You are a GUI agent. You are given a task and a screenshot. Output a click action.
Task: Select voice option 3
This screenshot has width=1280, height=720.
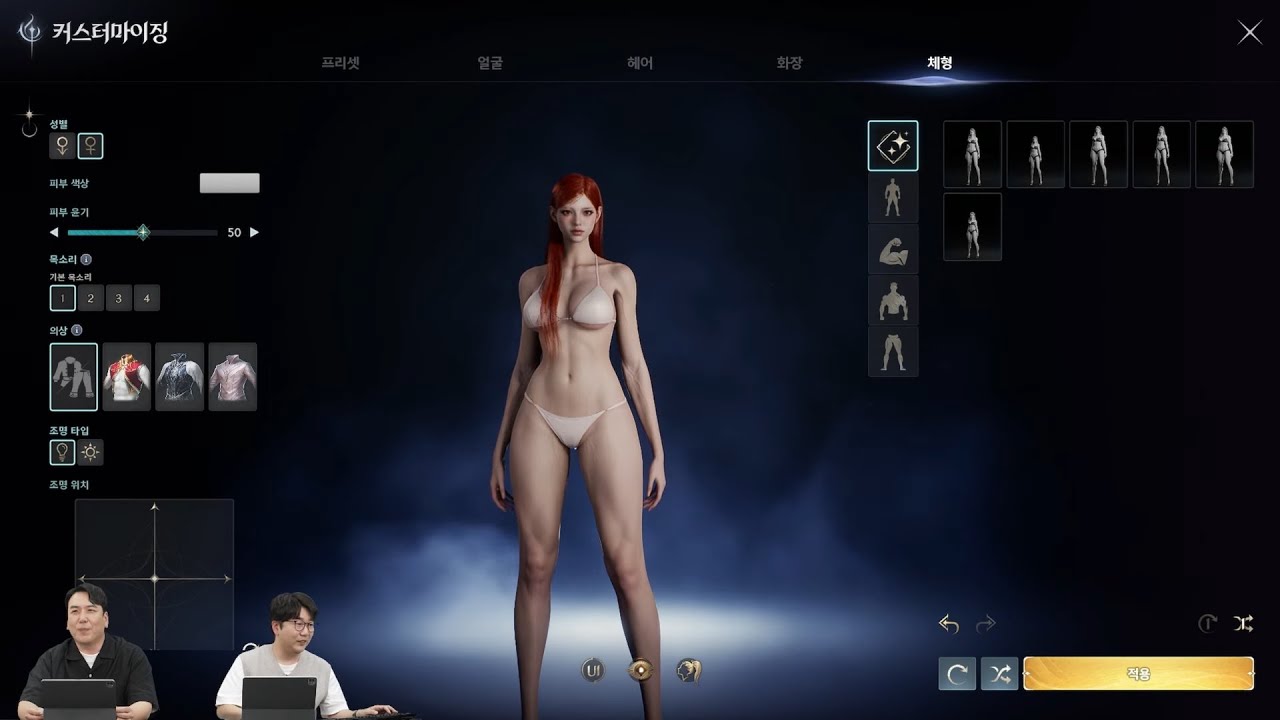(x=119, y=298)
